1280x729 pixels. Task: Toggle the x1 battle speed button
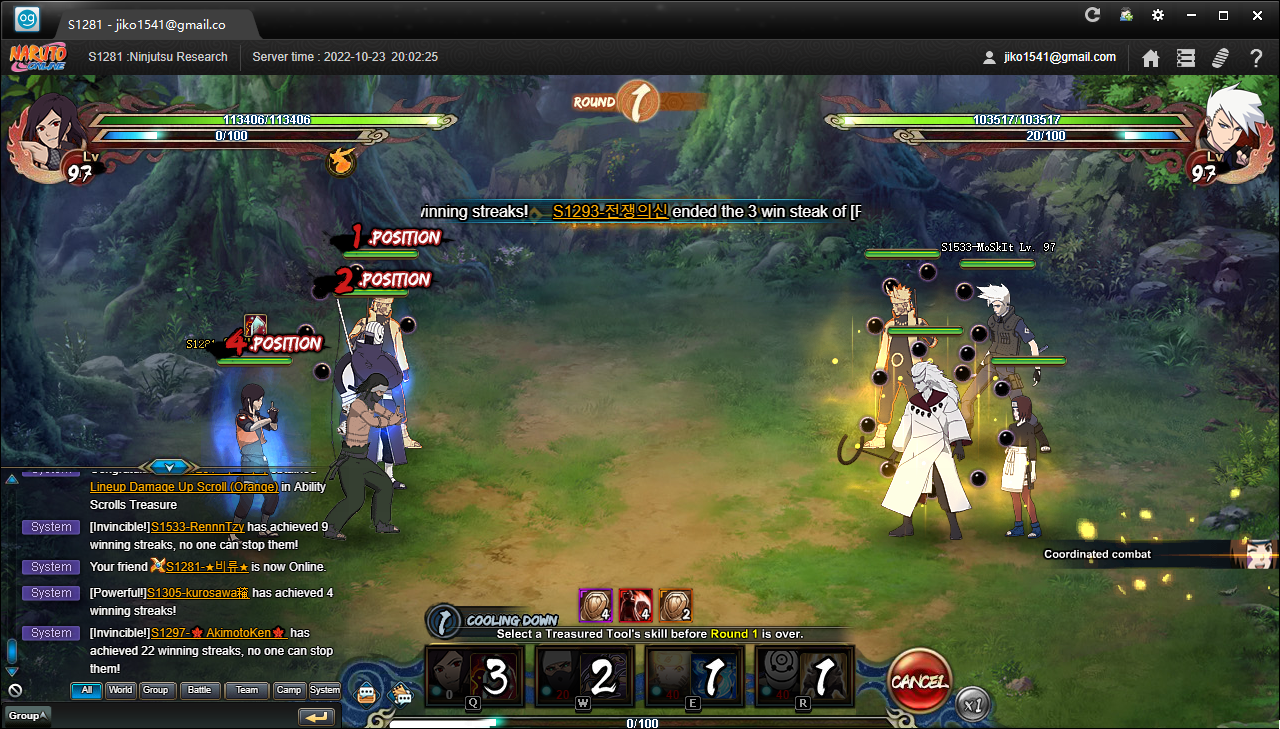[x=973, y=704]
